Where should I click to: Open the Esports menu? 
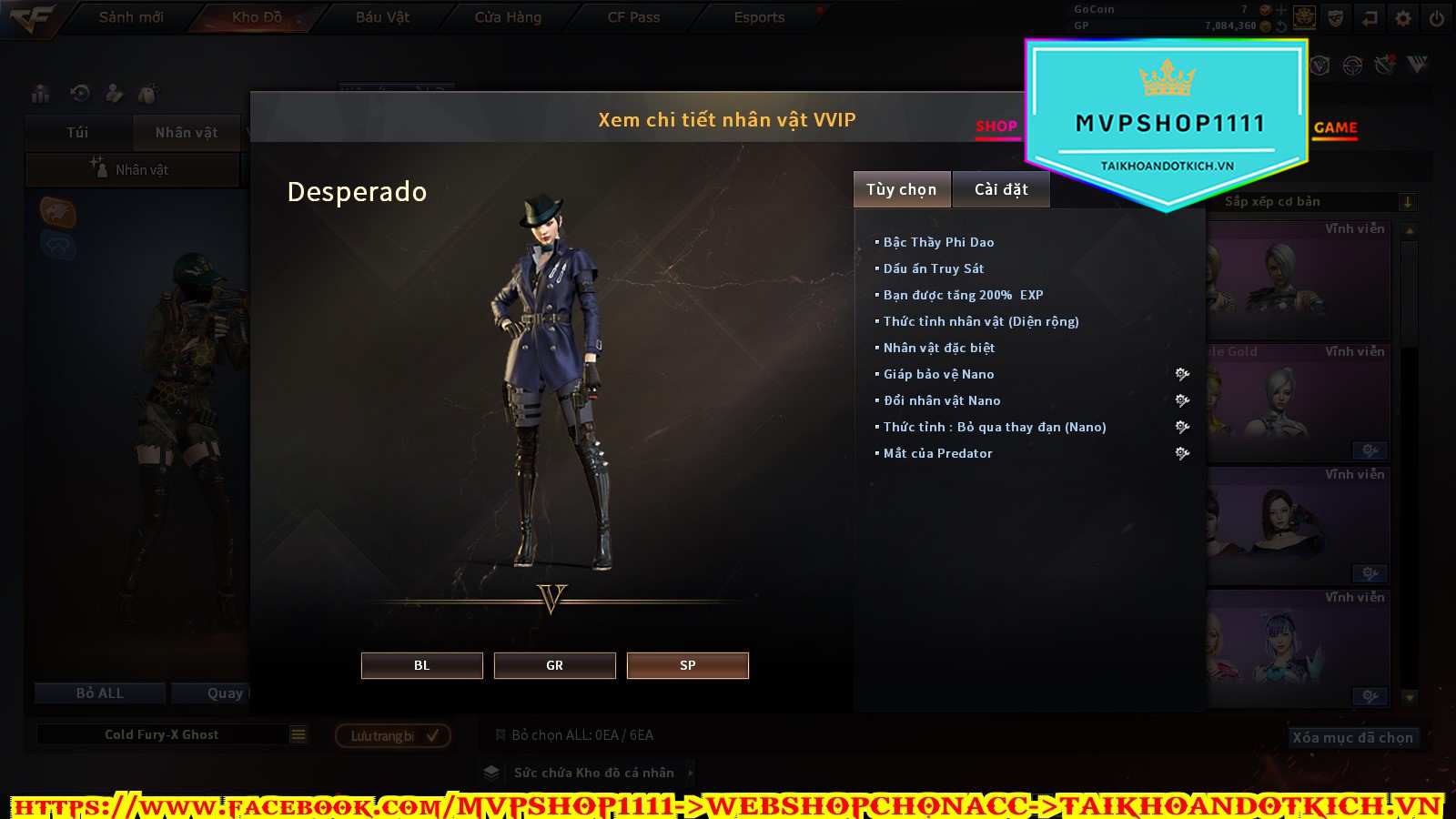pyautogui.click(x=759, y=17)
